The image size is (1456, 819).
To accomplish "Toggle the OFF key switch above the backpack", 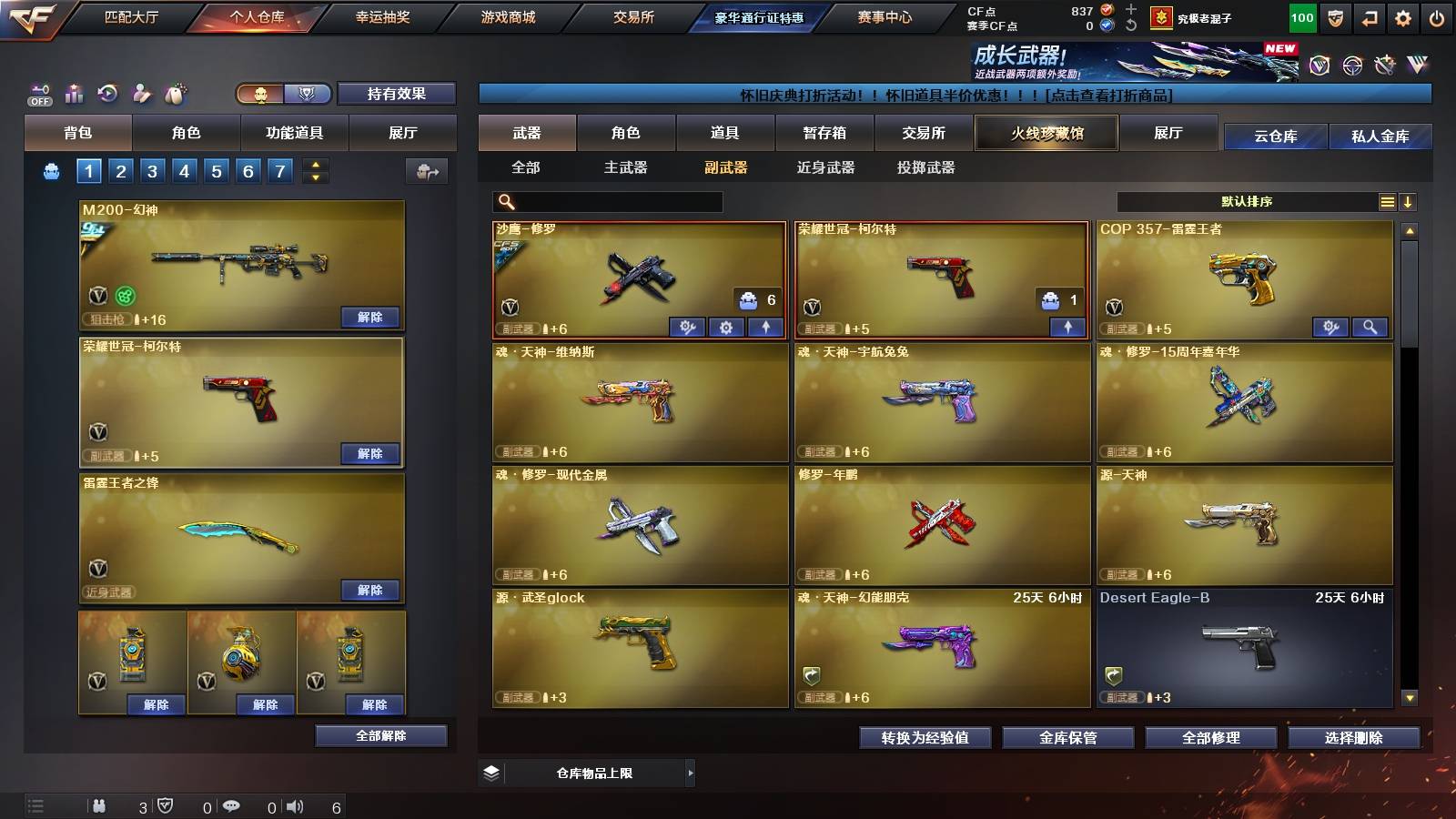I will 38,94.
